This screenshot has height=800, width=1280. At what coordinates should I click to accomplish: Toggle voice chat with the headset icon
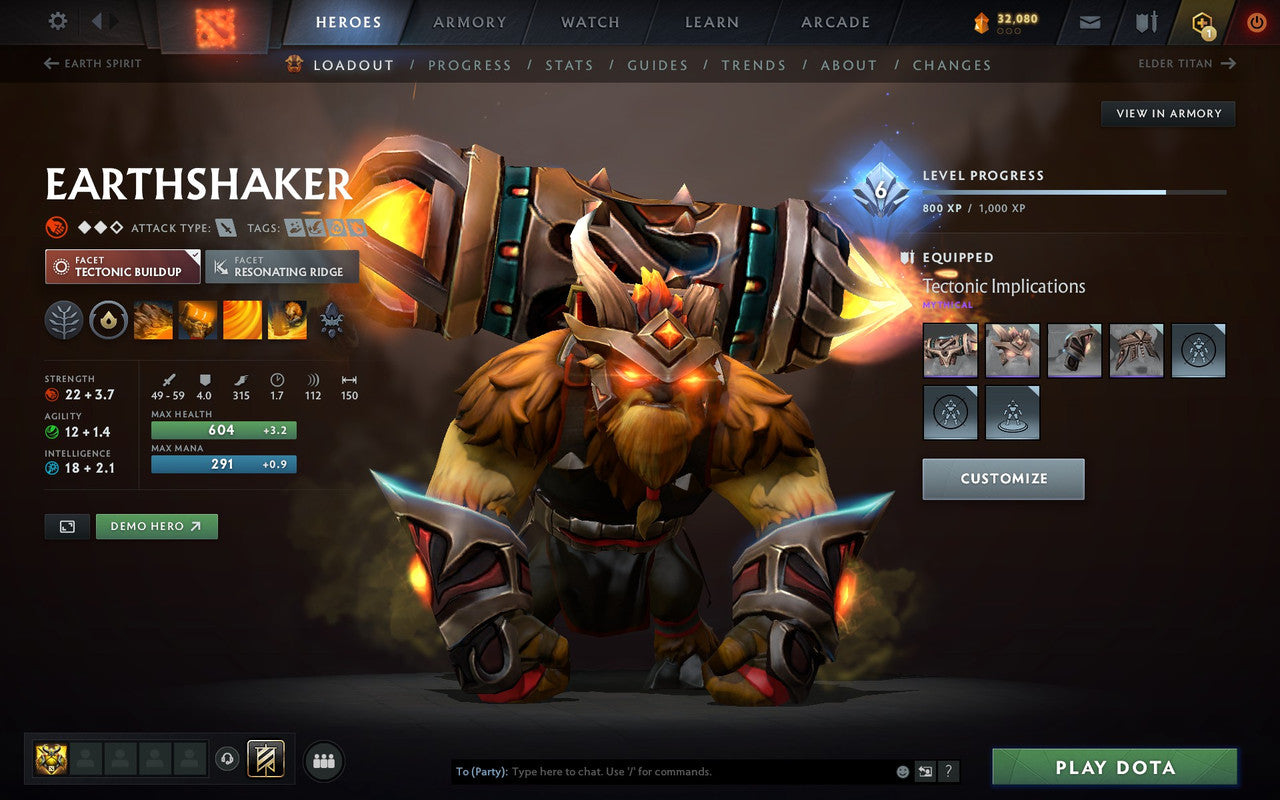(228, 760)
